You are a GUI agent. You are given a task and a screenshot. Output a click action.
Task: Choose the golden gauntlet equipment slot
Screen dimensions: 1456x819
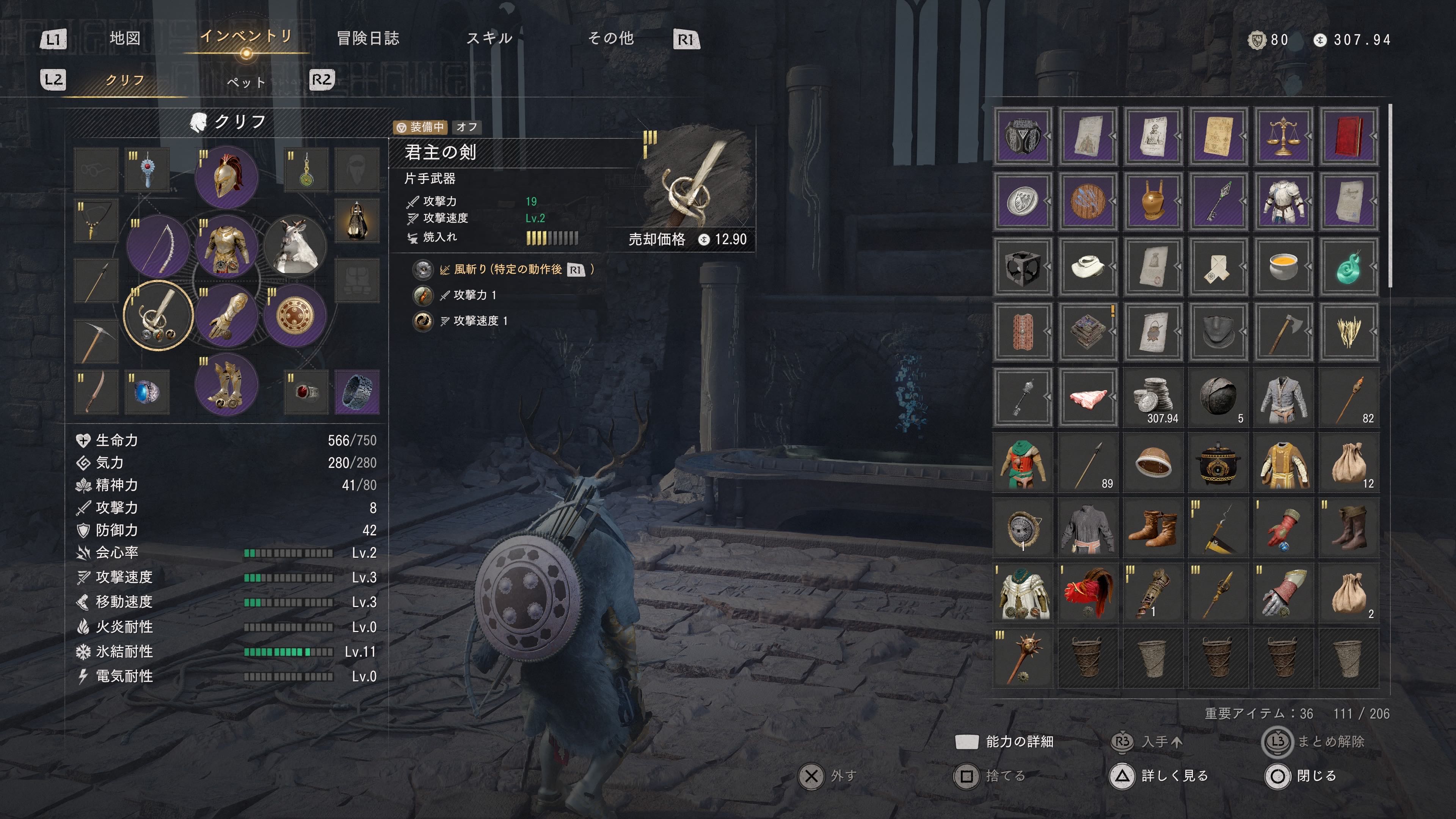[227, 315]
